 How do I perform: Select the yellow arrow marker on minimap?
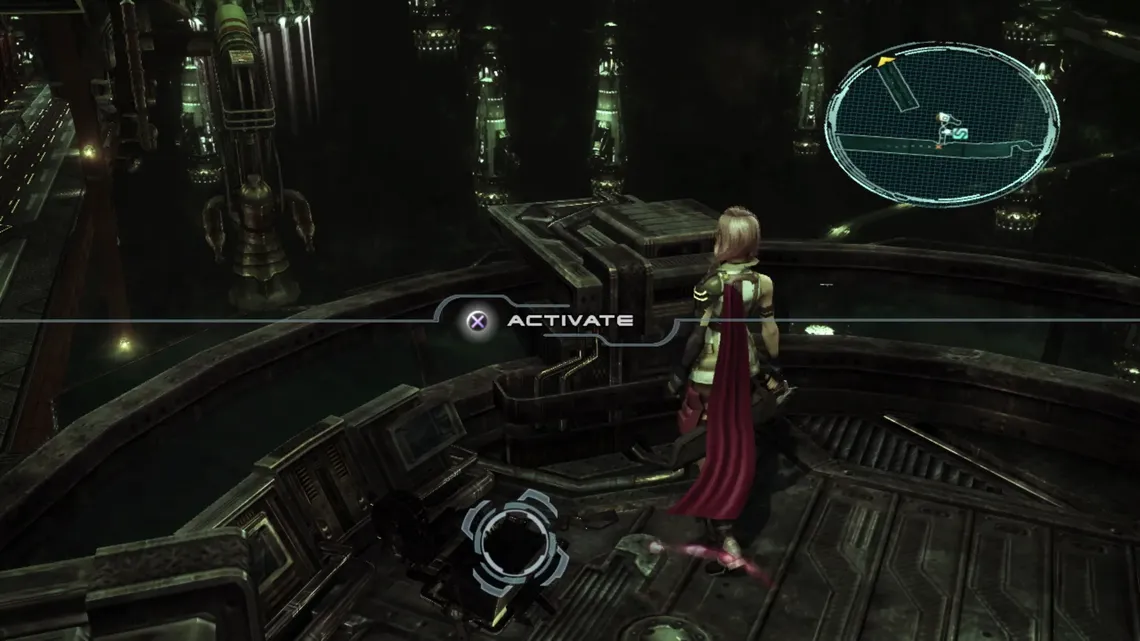pos(884,62)
